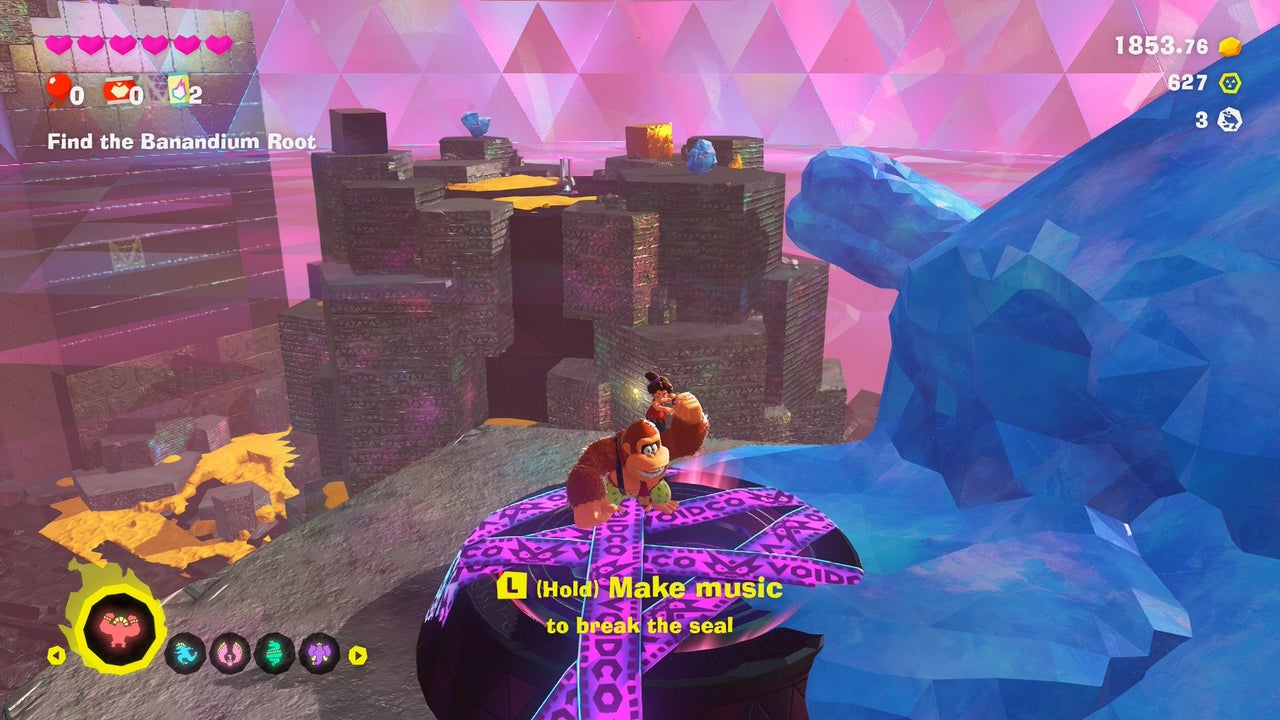Activate the green snake transformation icon
The image size is (1280, 720).
(275, 654)
